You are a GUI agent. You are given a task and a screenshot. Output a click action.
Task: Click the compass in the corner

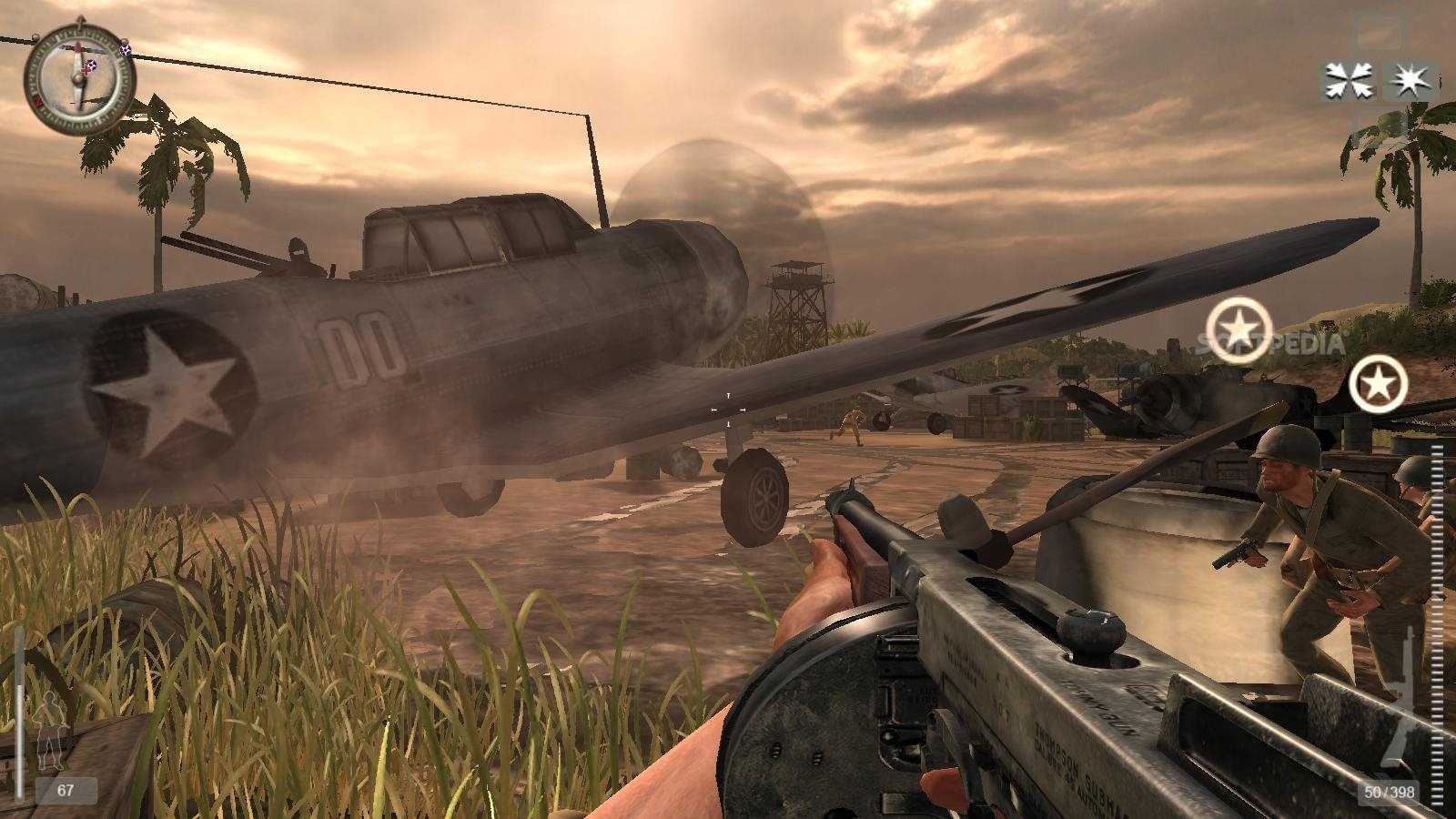coord(79,78)
